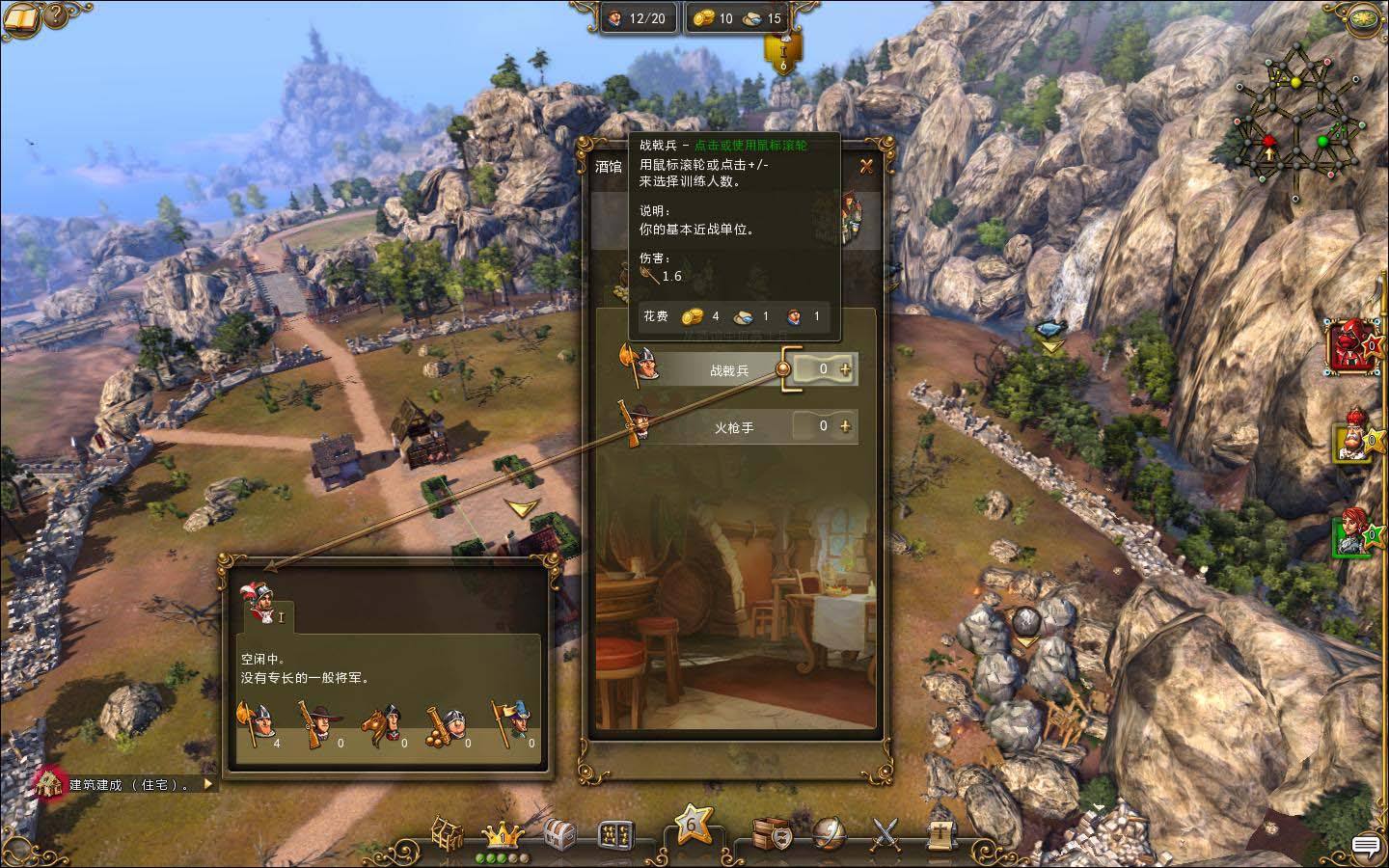Select the red-haired woman portrait
This screenshot has height=868, width=1389.
(x=1354, y=530)
